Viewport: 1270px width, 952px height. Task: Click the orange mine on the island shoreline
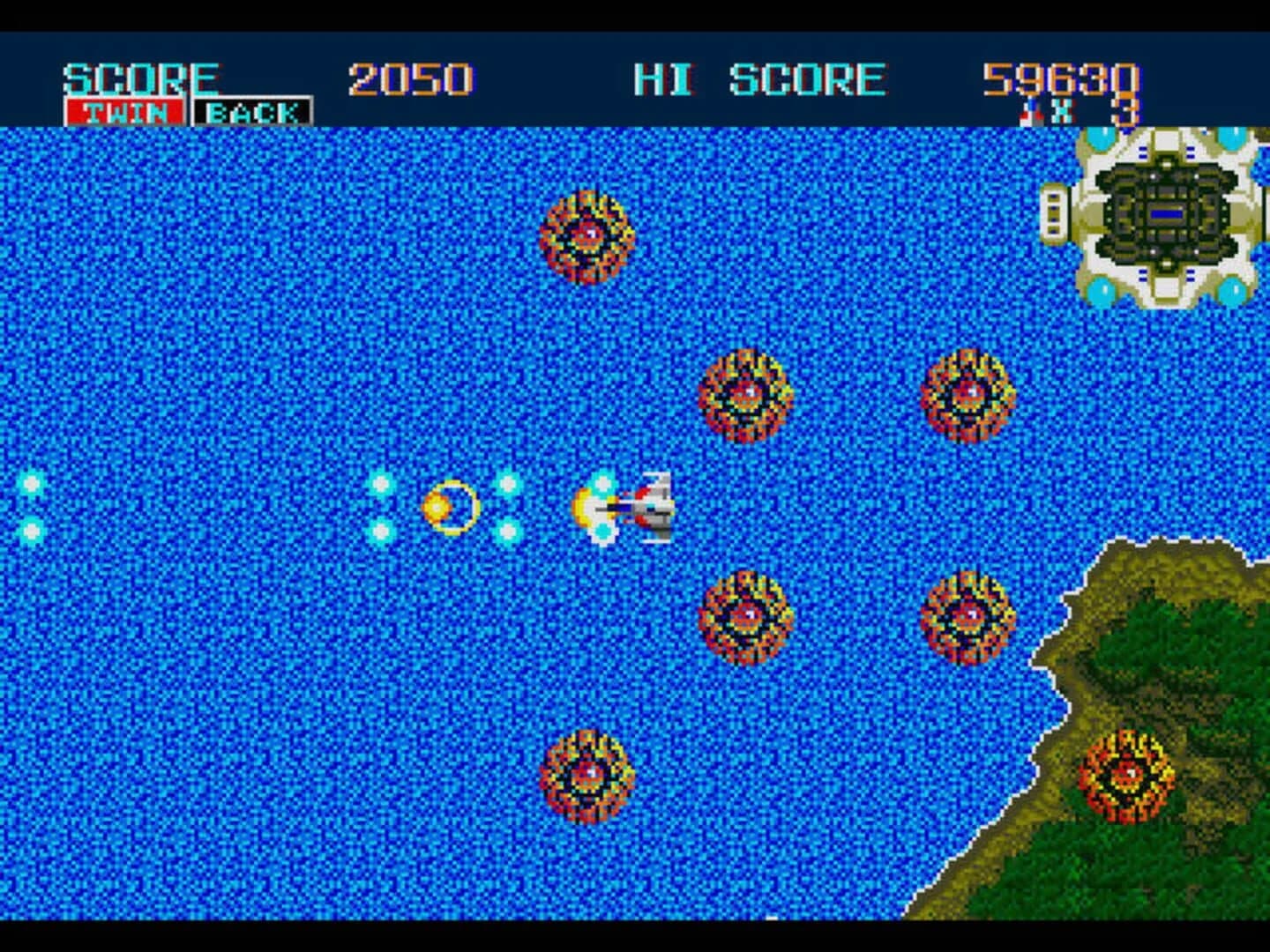point(1129,776)
